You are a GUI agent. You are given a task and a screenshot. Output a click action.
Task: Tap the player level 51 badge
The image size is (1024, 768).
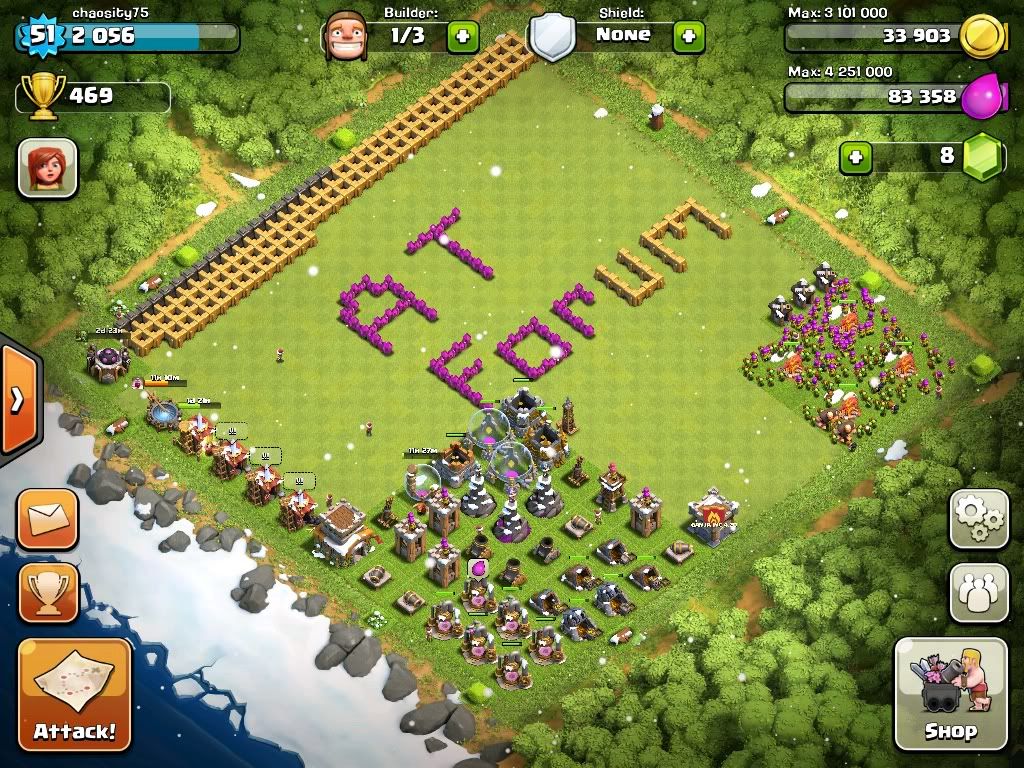coord(40,36)
